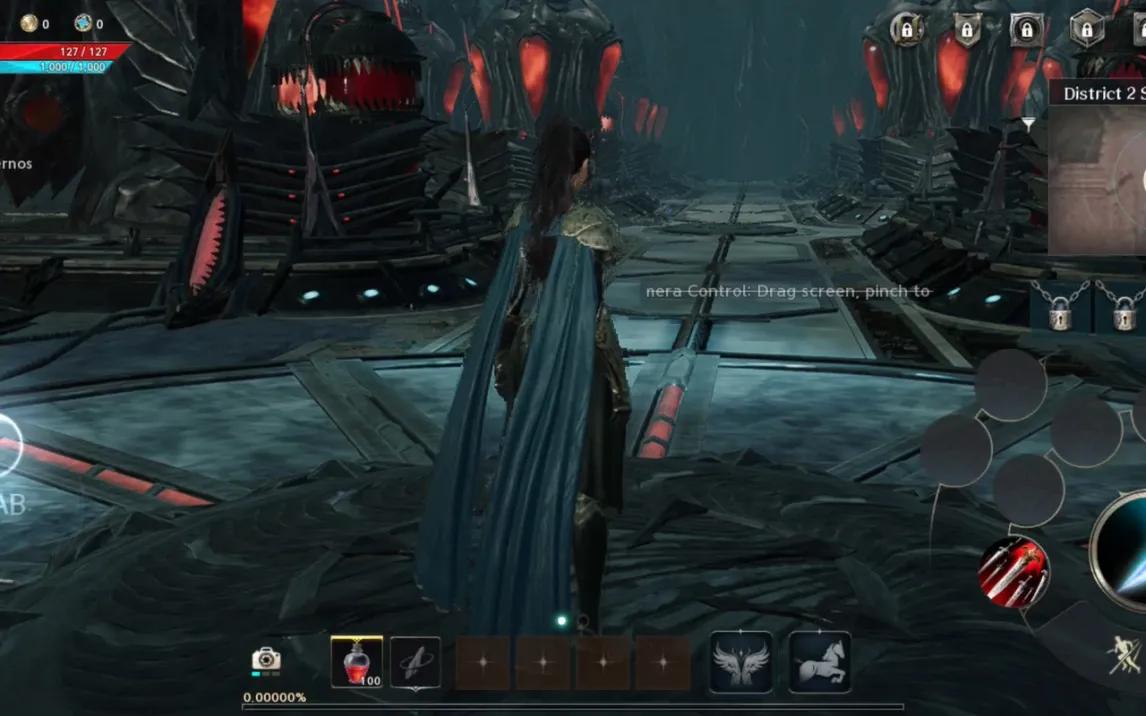
Task: Activate the winged emblem button
Action: [x=740, y=661]
